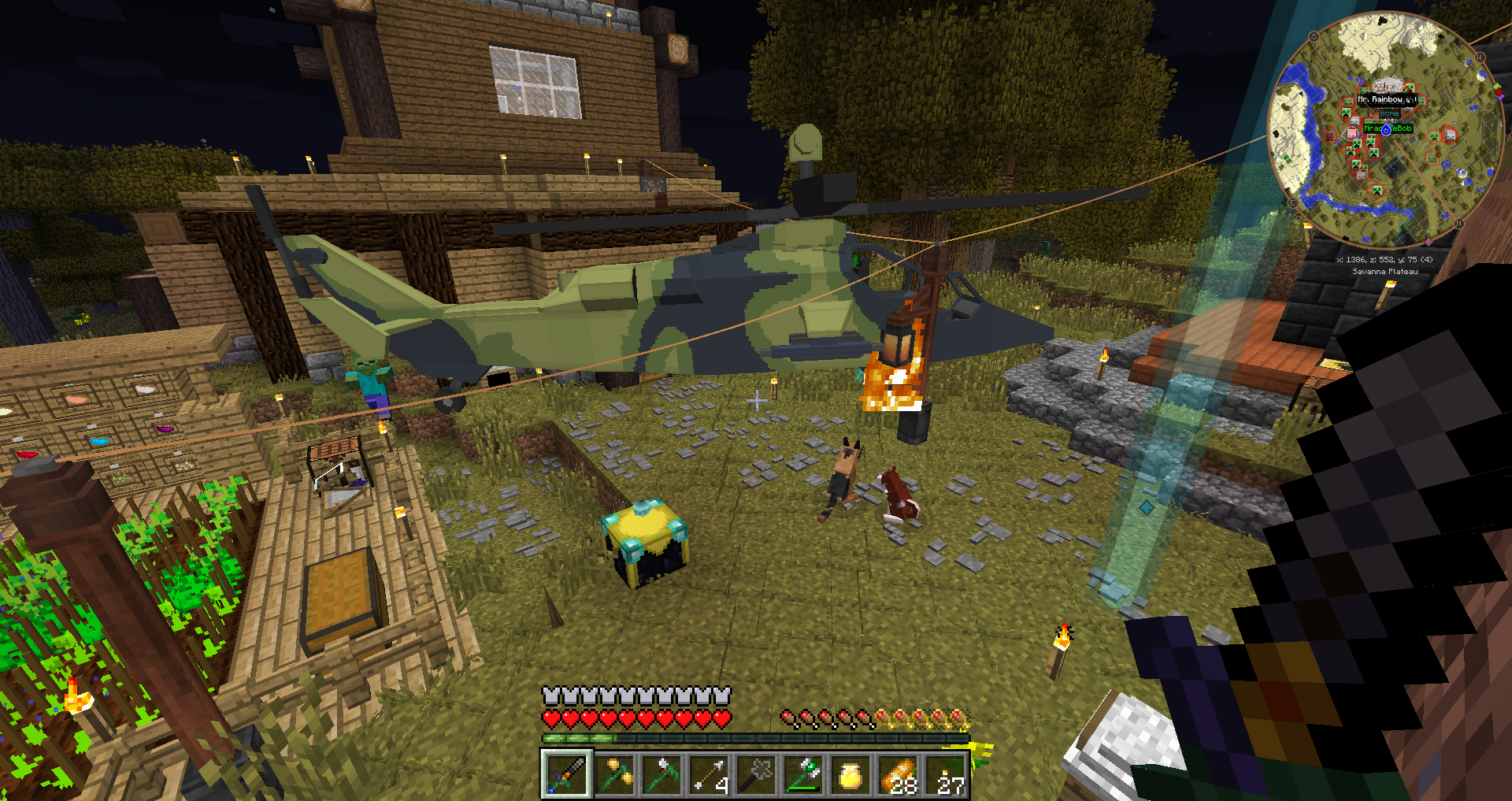The image size is (1512, 801).
Task: Select the emerald-headed hammer hotbar slot
Action: [x=804, y=774]
